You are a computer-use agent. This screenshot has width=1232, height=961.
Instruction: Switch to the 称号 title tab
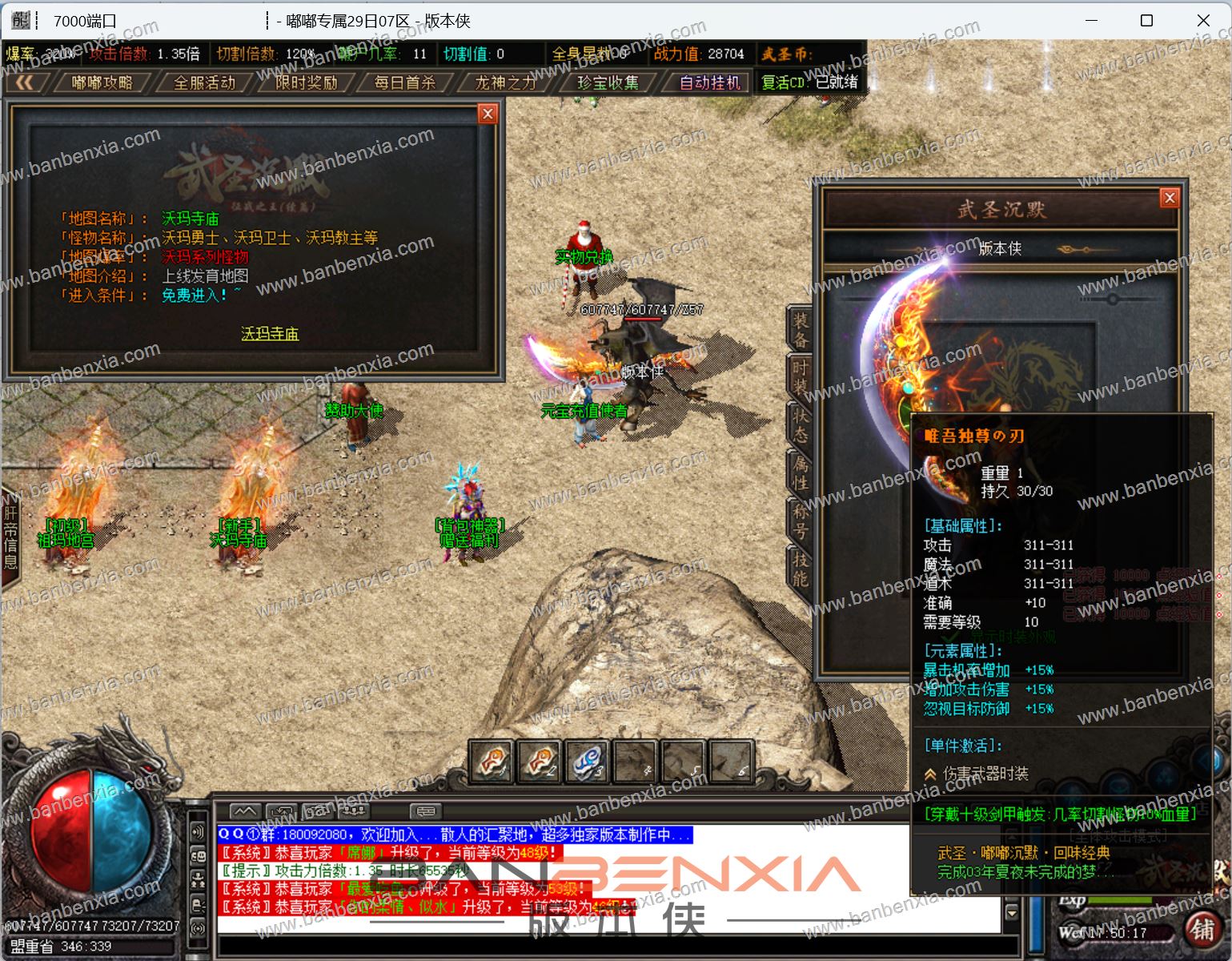[801, 521]
